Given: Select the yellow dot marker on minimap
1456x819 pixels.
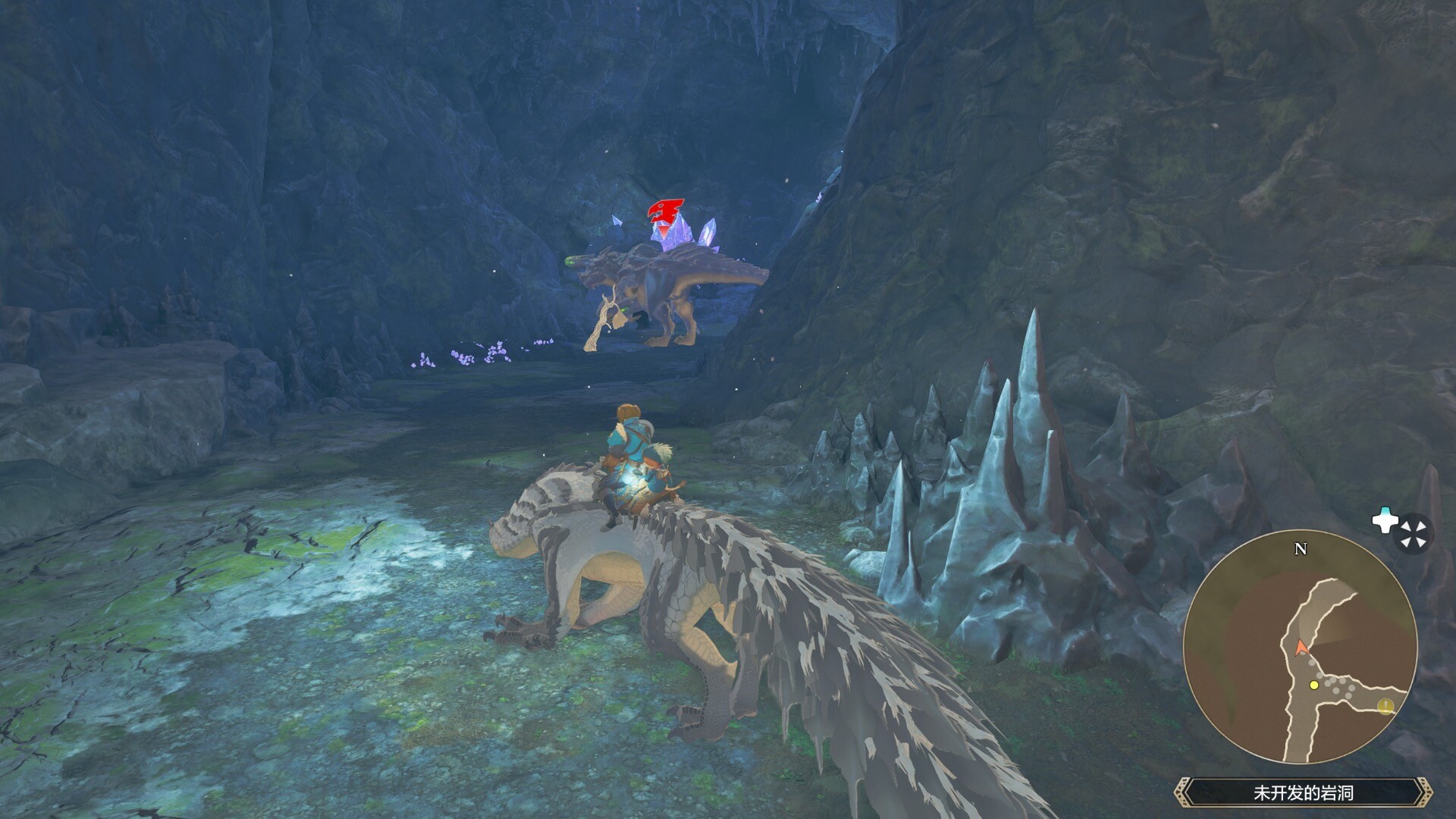Looking at the screenshot, I should [1313, 685].
